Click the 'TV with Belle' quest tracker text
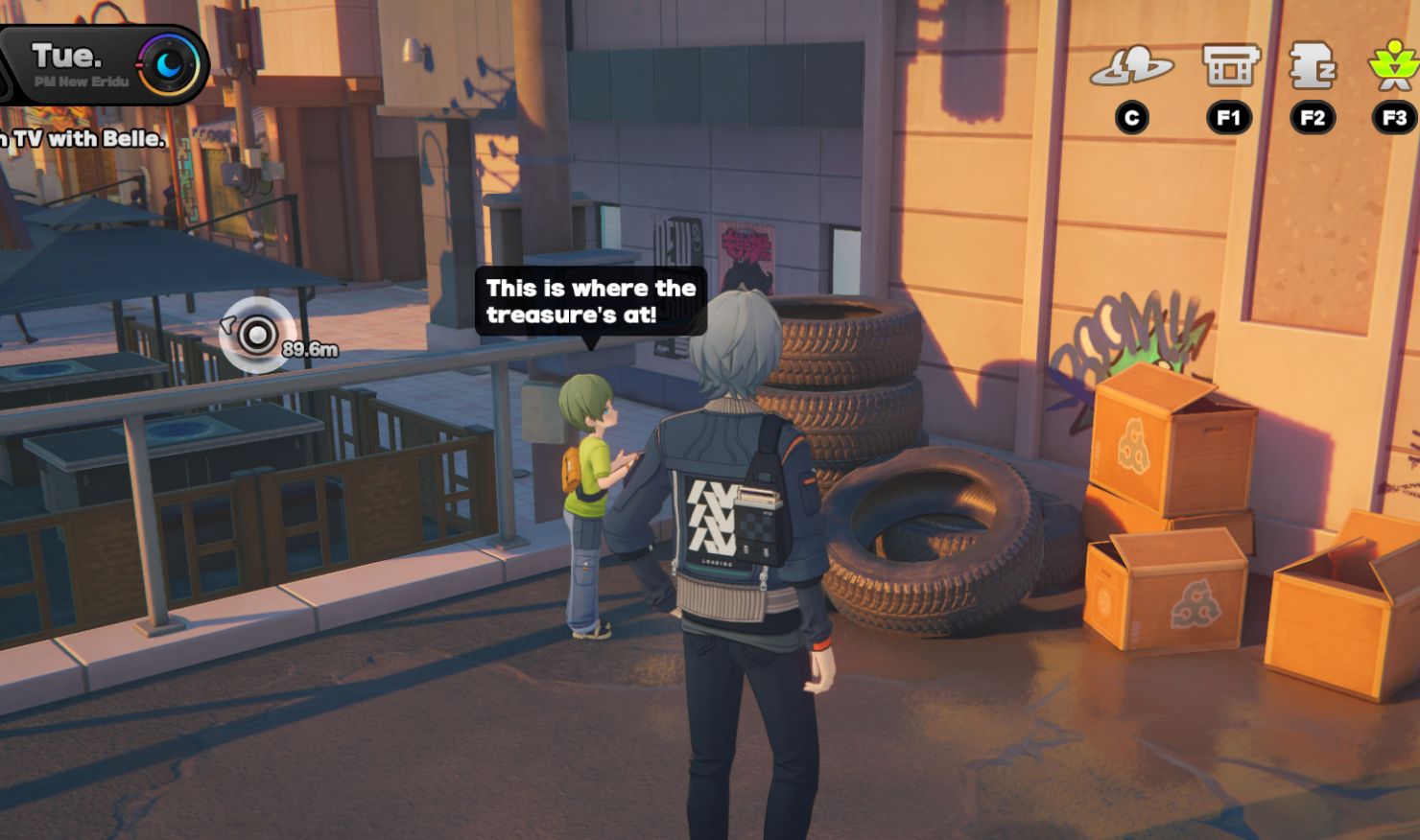1420x840 pixels. [x=84, y=139]
